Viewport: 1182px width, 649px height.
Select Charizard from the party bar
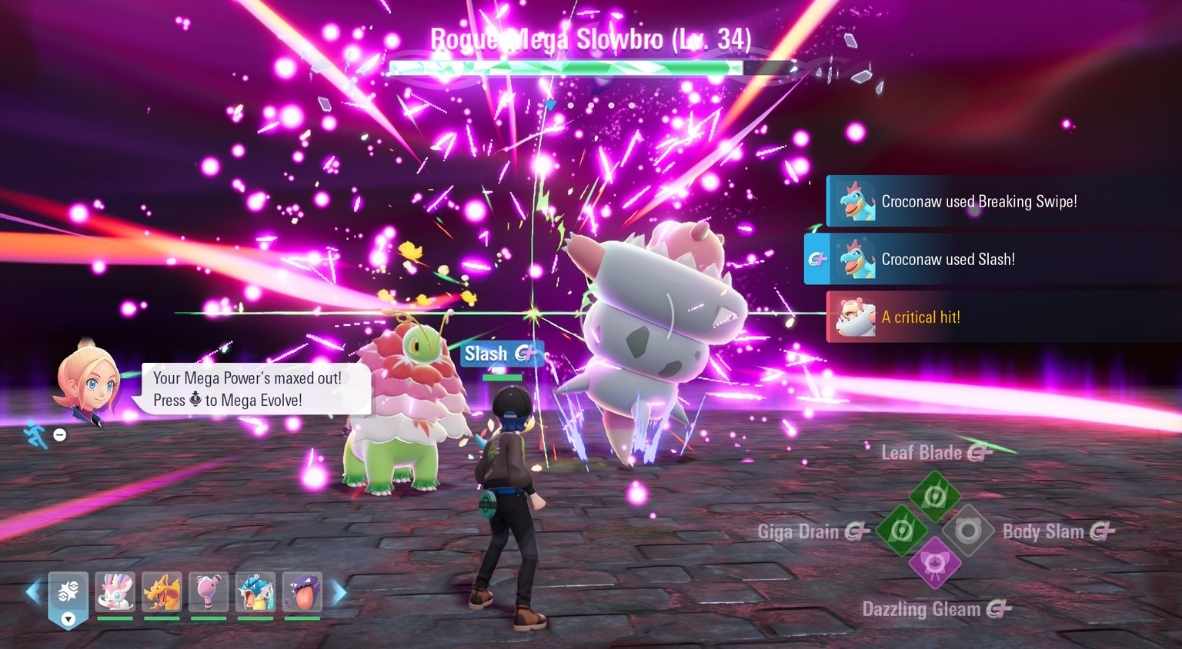161,592
